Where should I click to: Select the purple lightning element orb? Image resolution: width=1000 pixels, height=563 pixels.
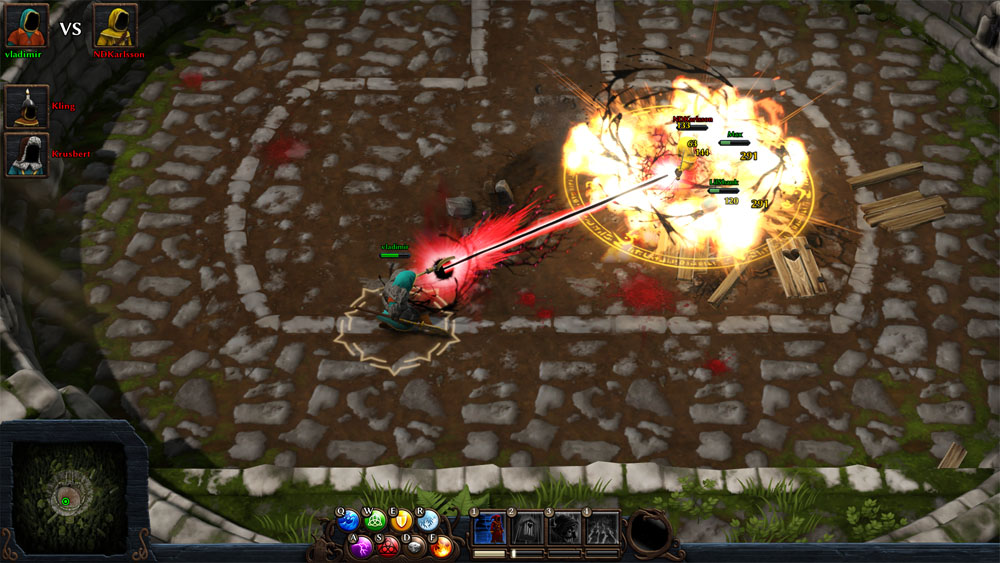pos(362,547)
